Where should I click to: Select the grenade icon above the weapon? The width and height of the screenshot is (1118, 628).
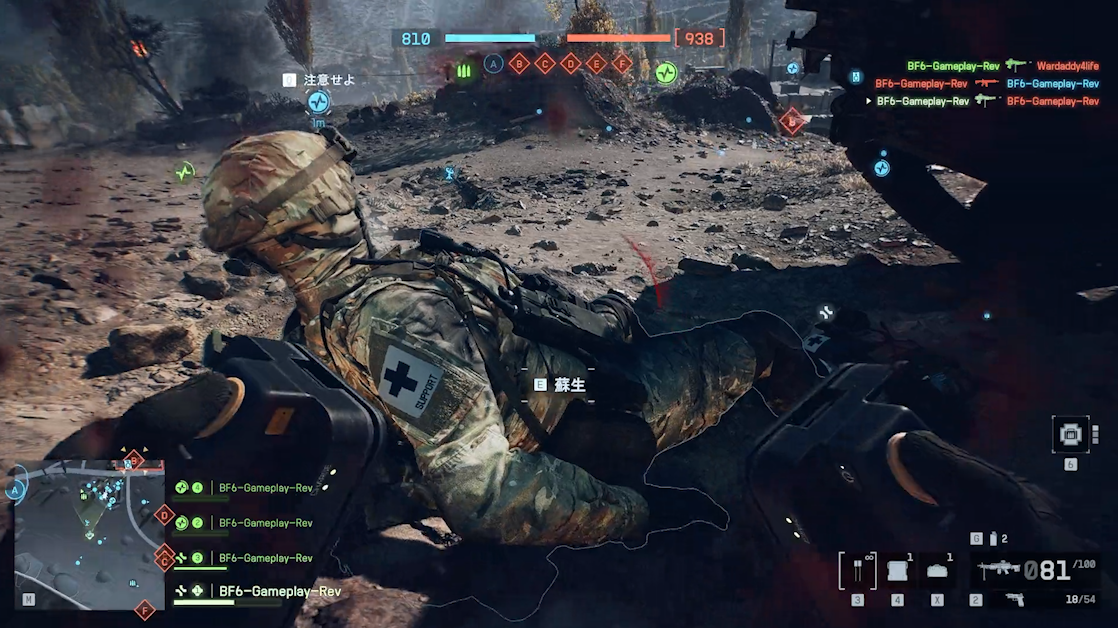coord(992,539)
